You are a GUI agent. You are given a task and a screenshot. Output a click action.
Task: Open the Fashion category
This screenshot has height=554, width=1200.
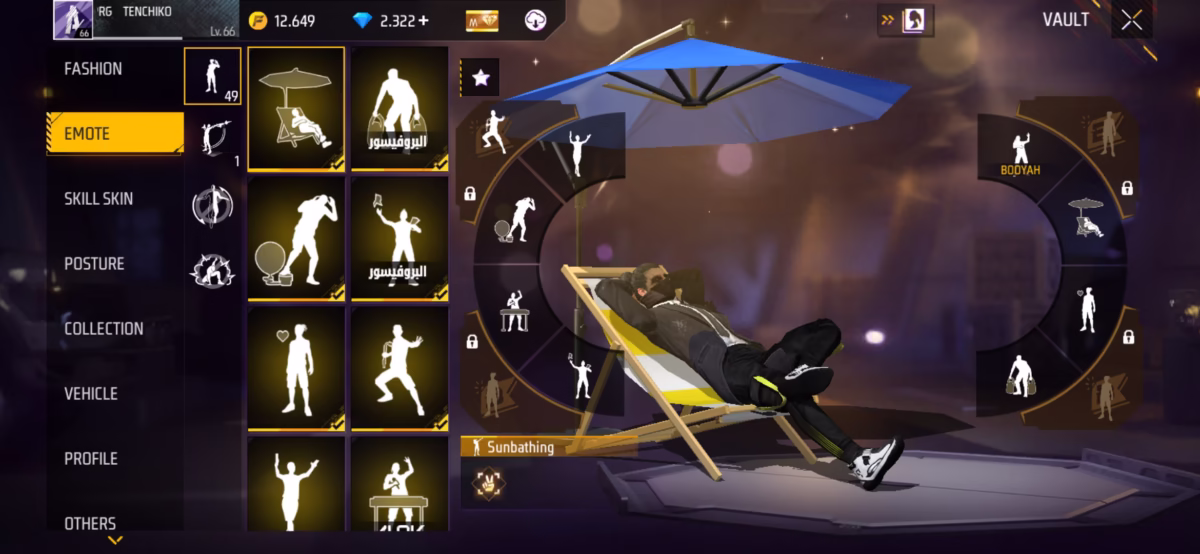93,69
